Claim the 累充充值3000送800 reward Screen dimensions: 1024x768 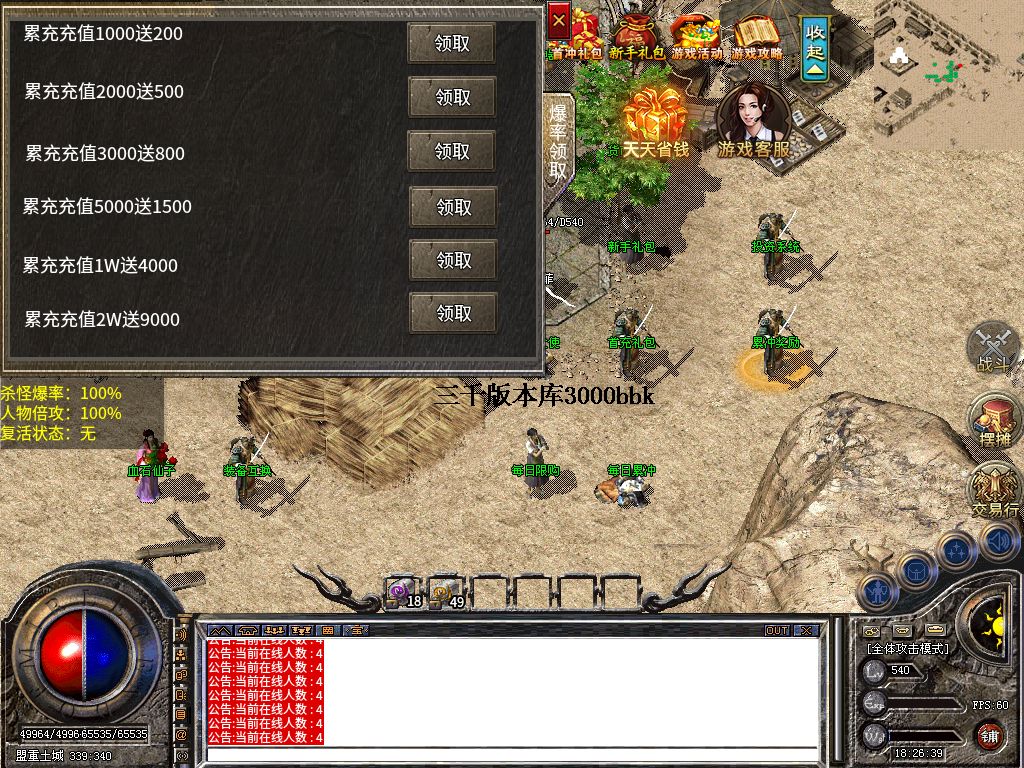[452, 151]
